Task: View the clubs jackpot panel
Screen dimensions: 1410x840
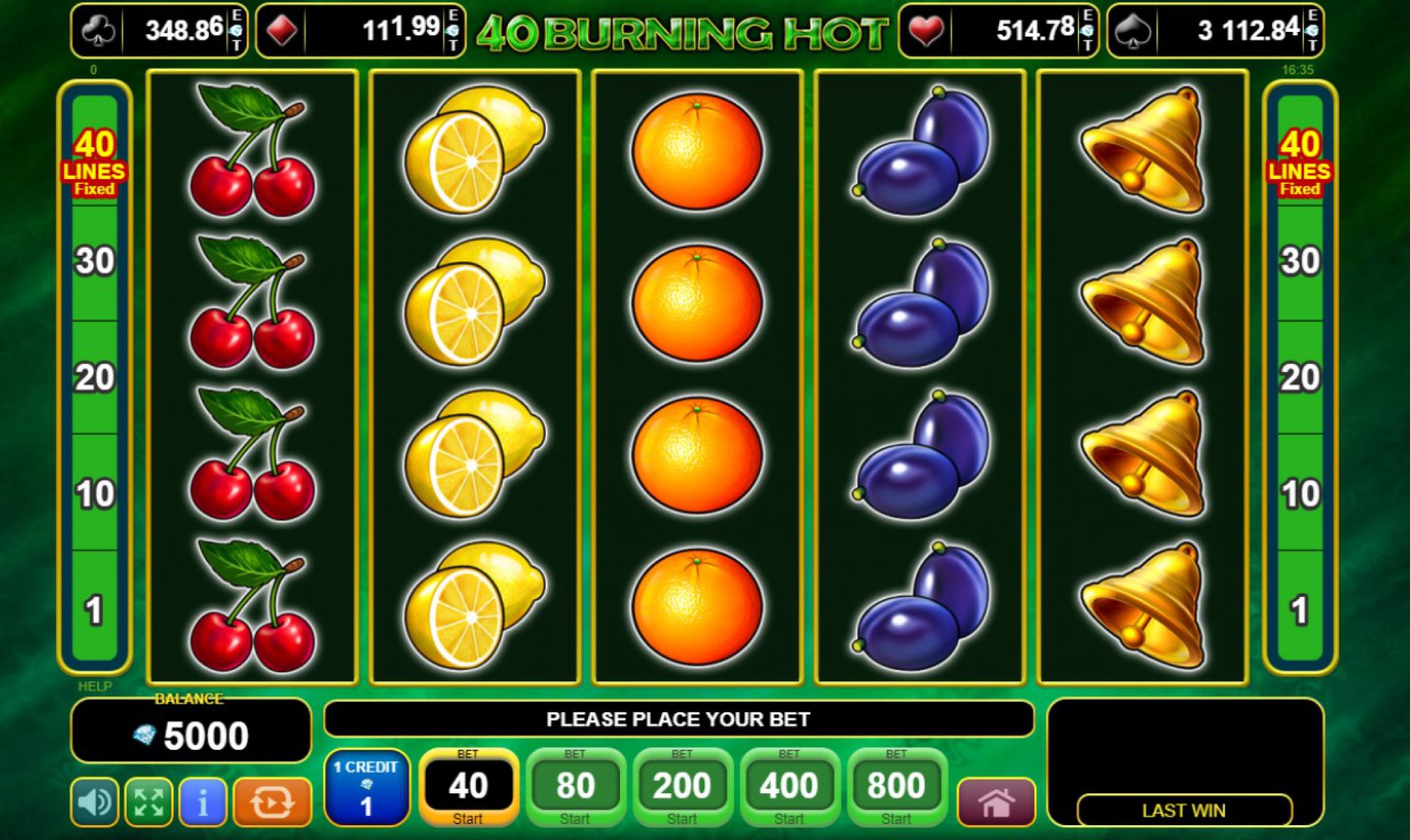Action: pyautogui.click(x=159, y=30)
